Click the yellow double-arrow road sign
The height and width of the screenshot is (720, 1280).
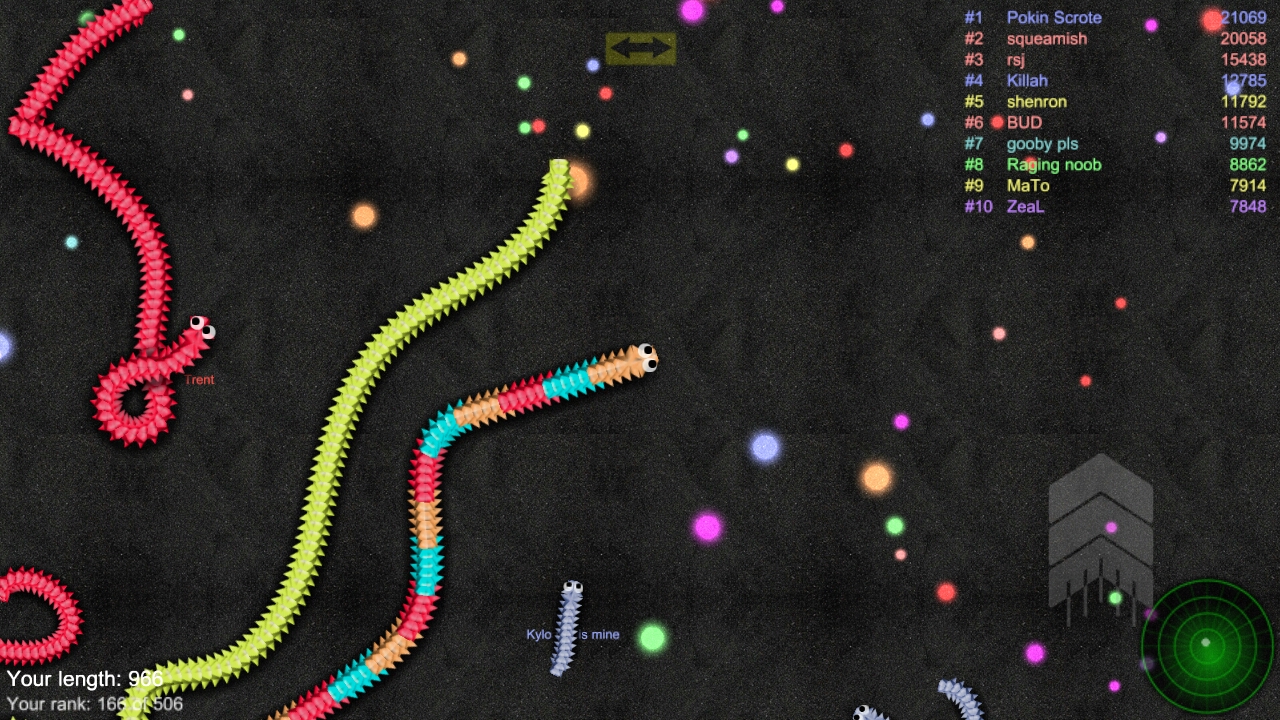point(640,47)
